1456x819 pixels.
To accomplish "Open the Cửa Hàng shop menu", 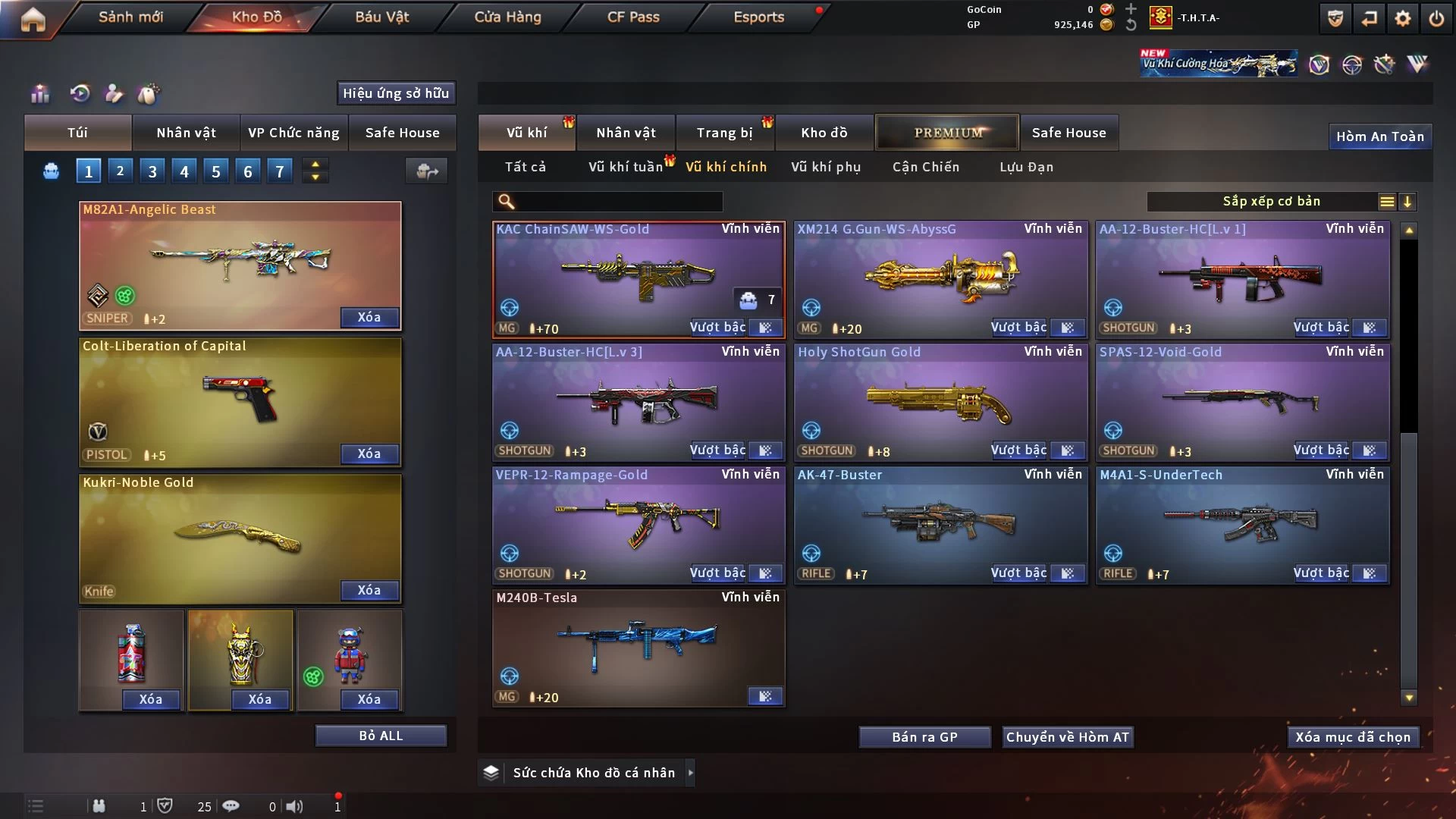I will 507,17.
